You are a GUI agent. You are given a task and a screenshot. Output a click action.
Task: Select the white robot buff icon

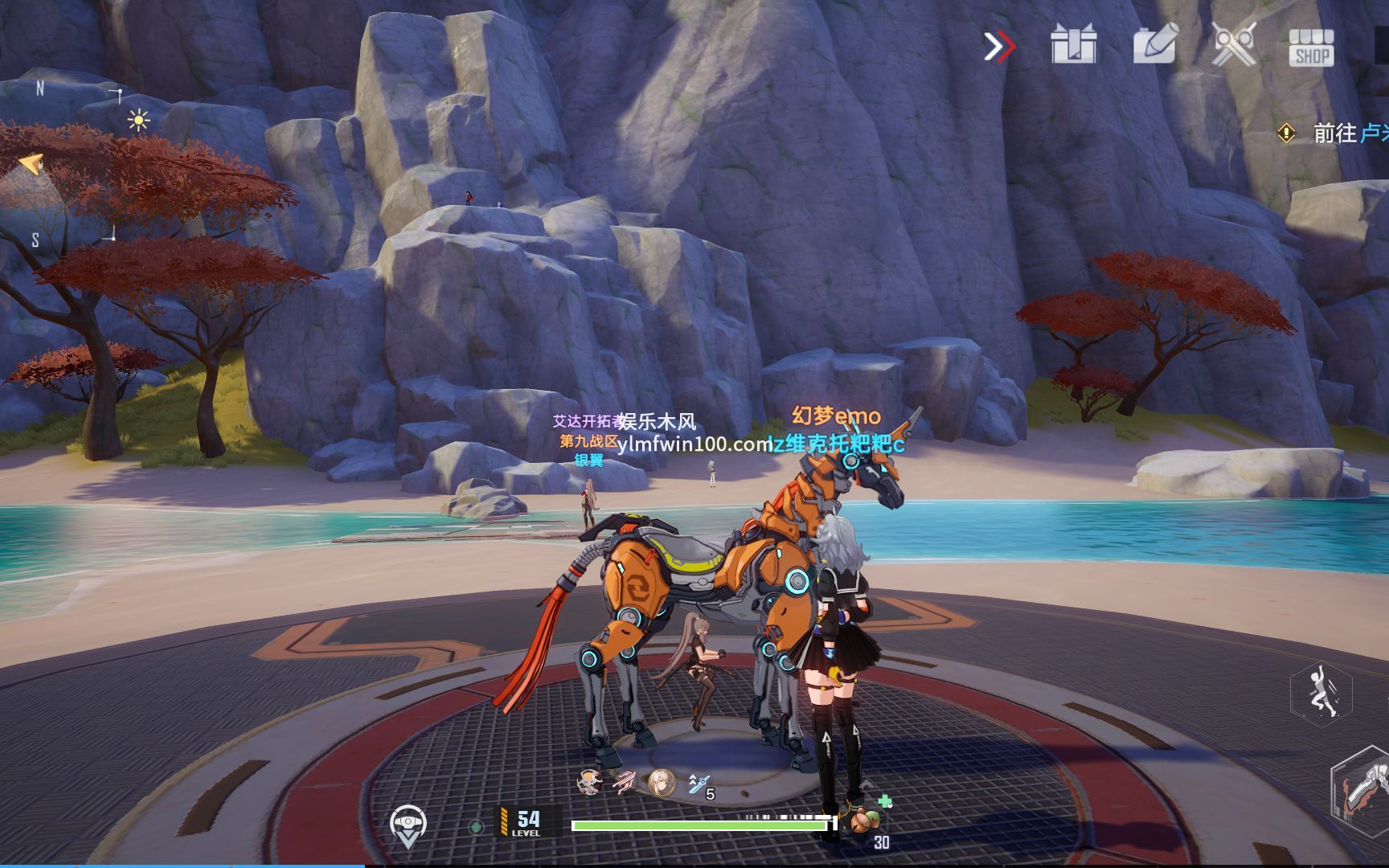(x=590, y=782)
